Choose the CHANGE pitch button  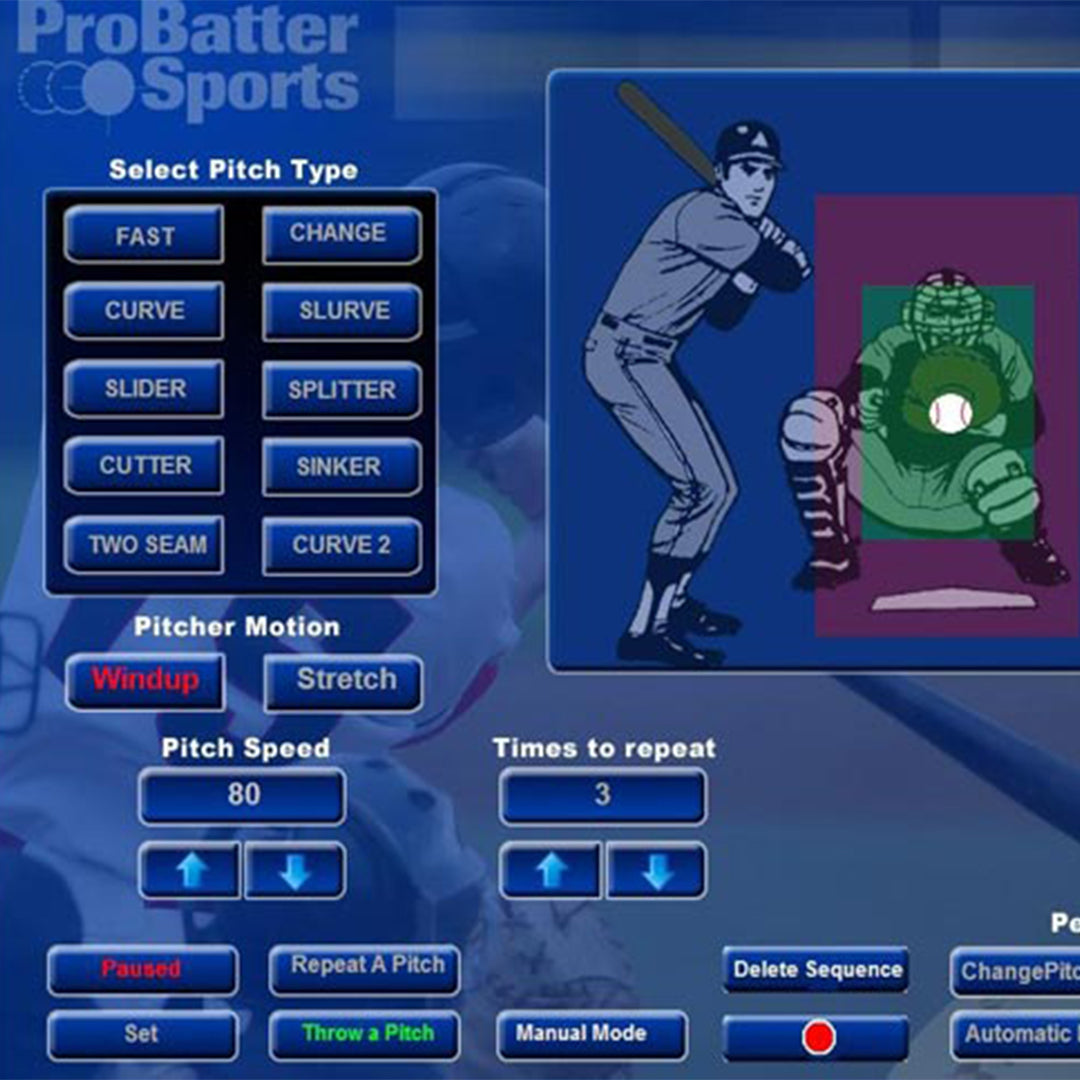point(341,234)
